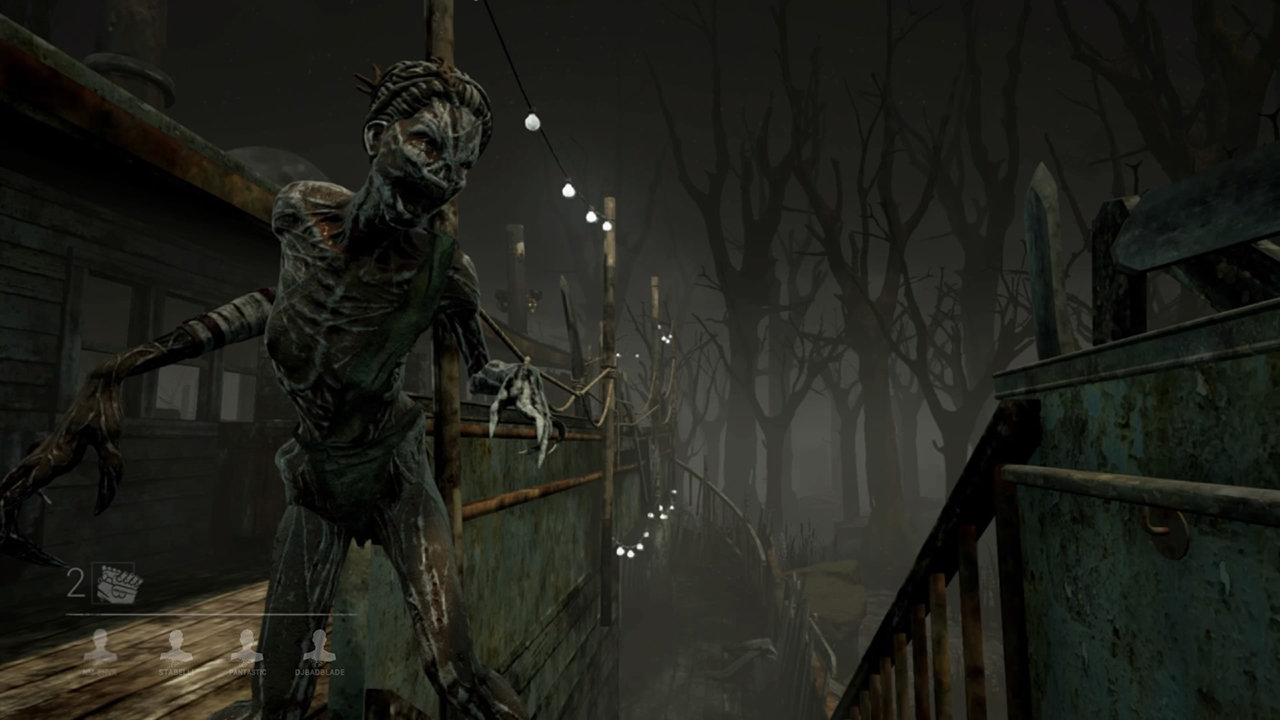Click the bloodpoints score event icon
The width and height of the screenshot is (1280, 720).
[x=117, y=584]
